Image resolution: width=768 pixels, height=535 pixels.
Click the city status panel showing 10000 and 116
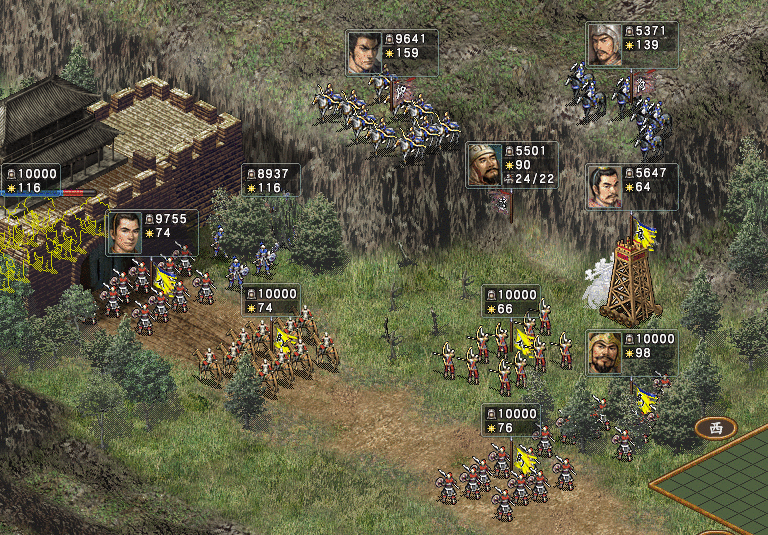30,180
